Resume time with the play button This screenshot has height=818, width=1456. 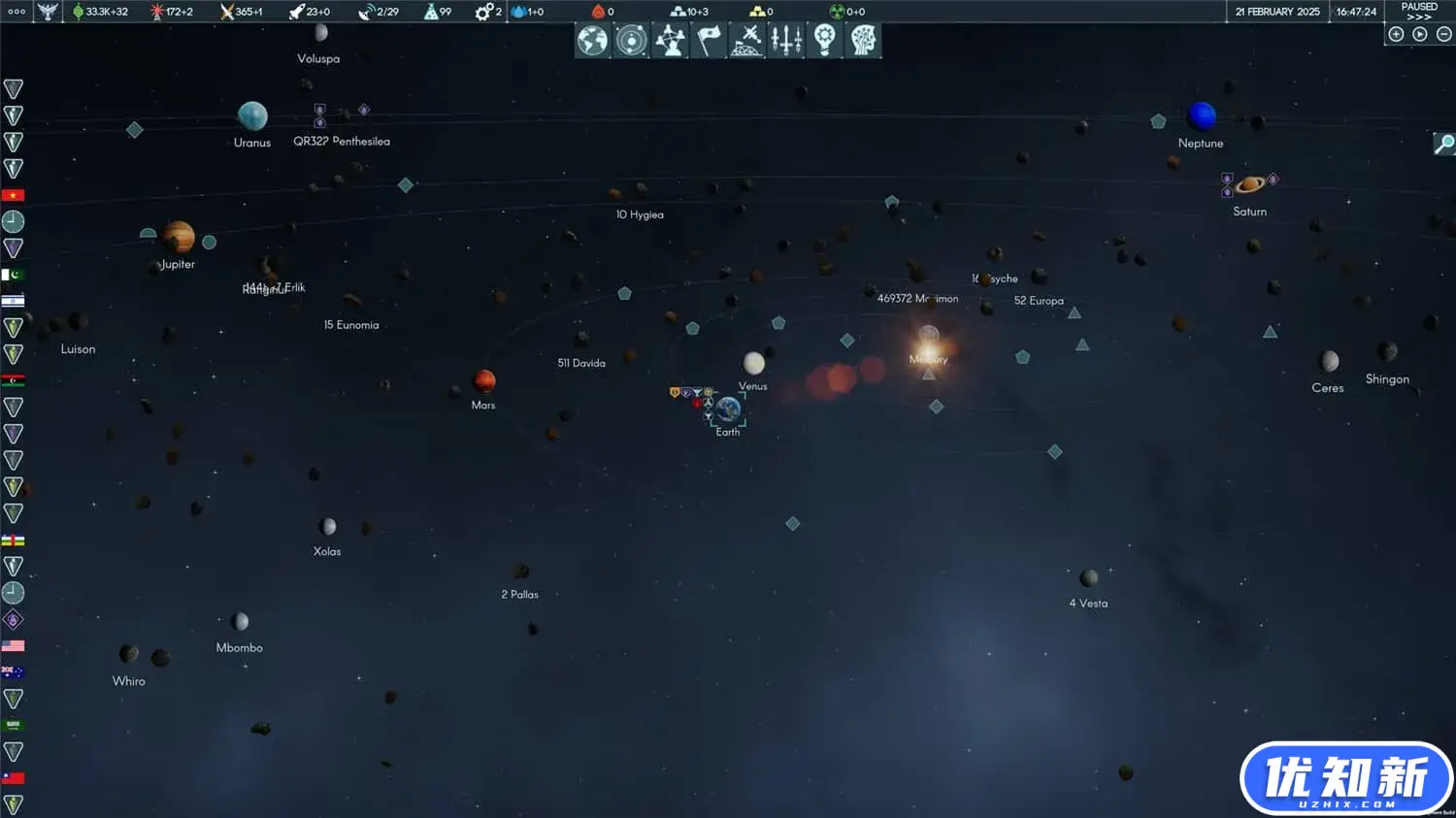pyautogui.click(x=1420, y=34)
